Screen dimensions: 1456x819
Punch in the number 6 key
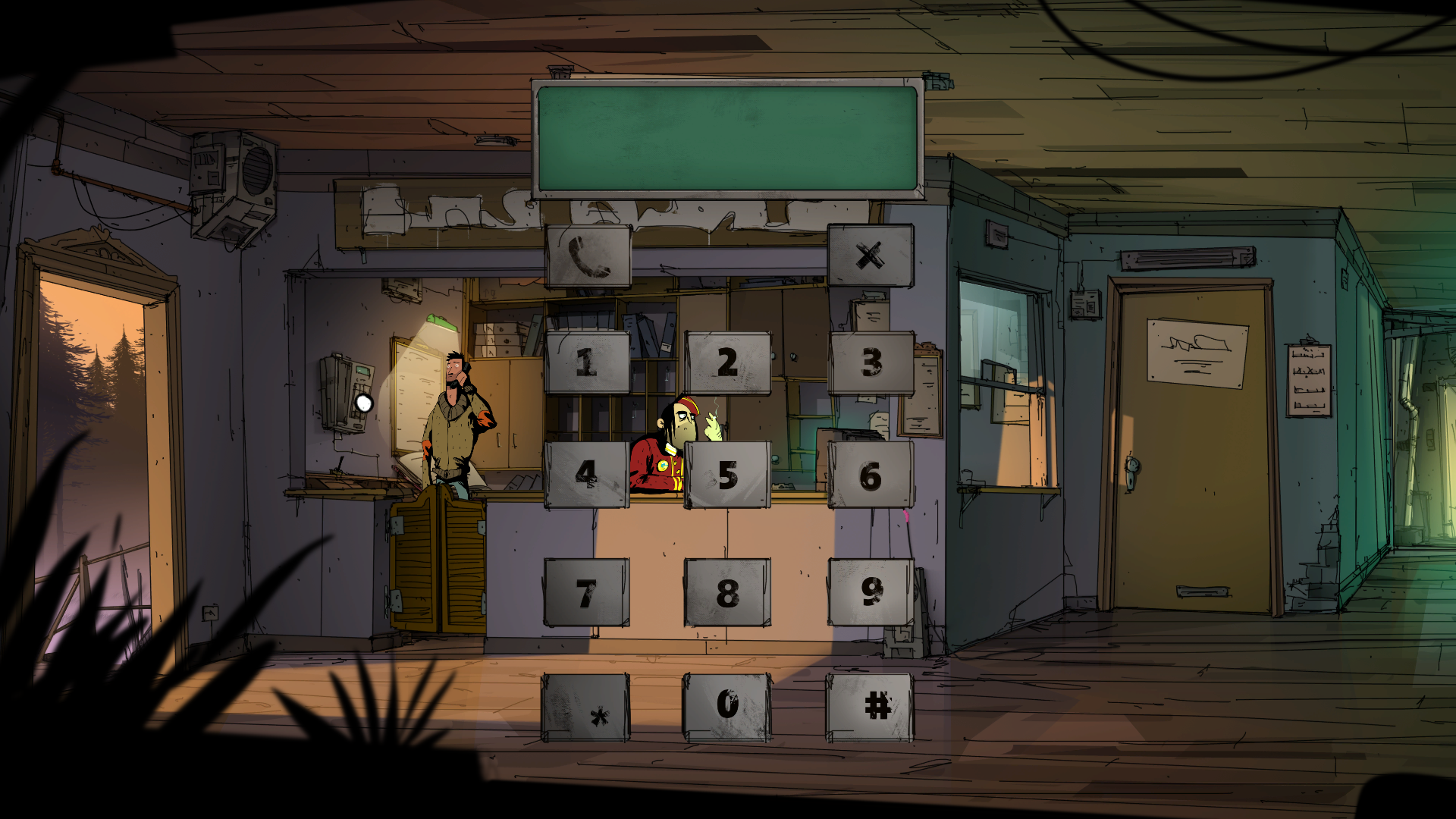[871, 475]
